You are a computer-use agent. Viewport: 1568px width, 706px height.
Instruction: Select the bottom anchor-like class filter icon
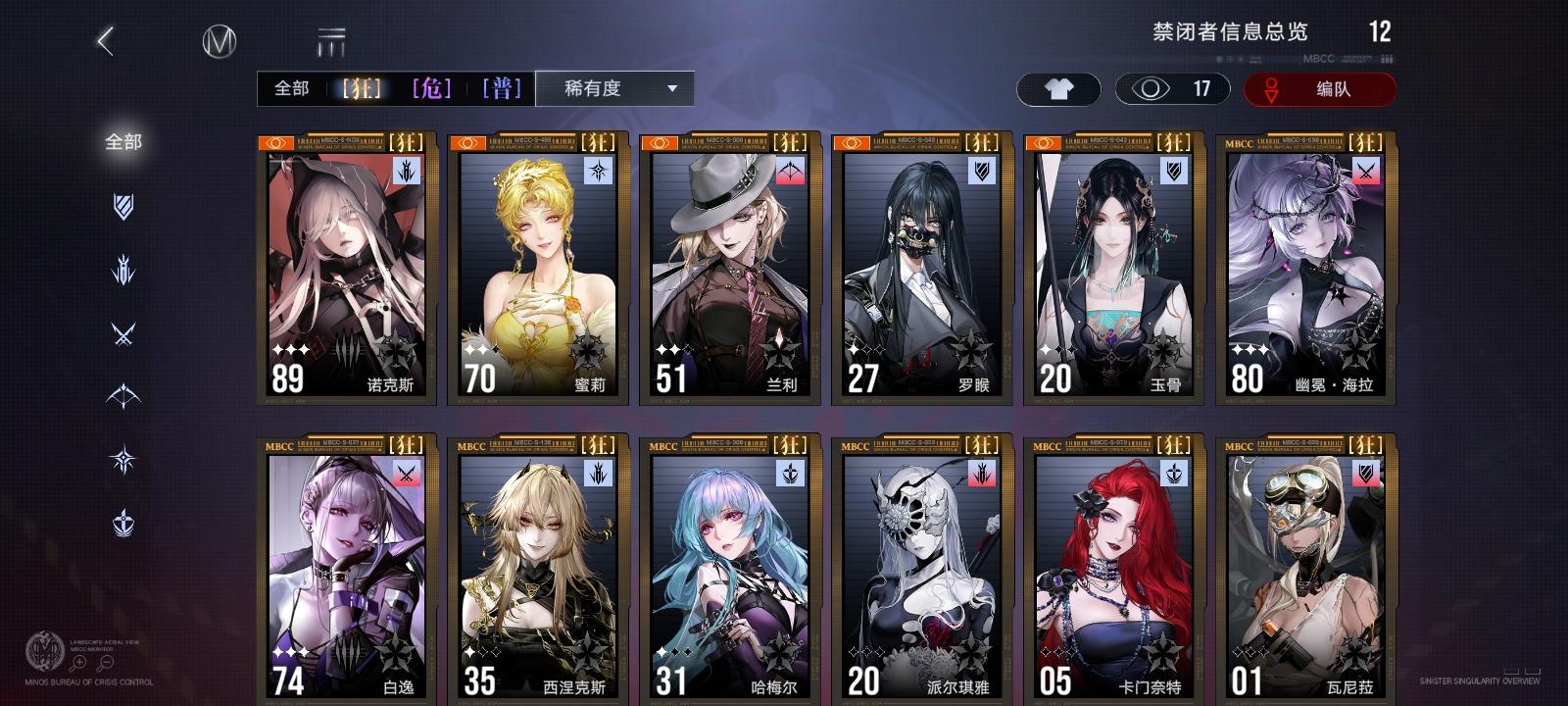point(122,520)
